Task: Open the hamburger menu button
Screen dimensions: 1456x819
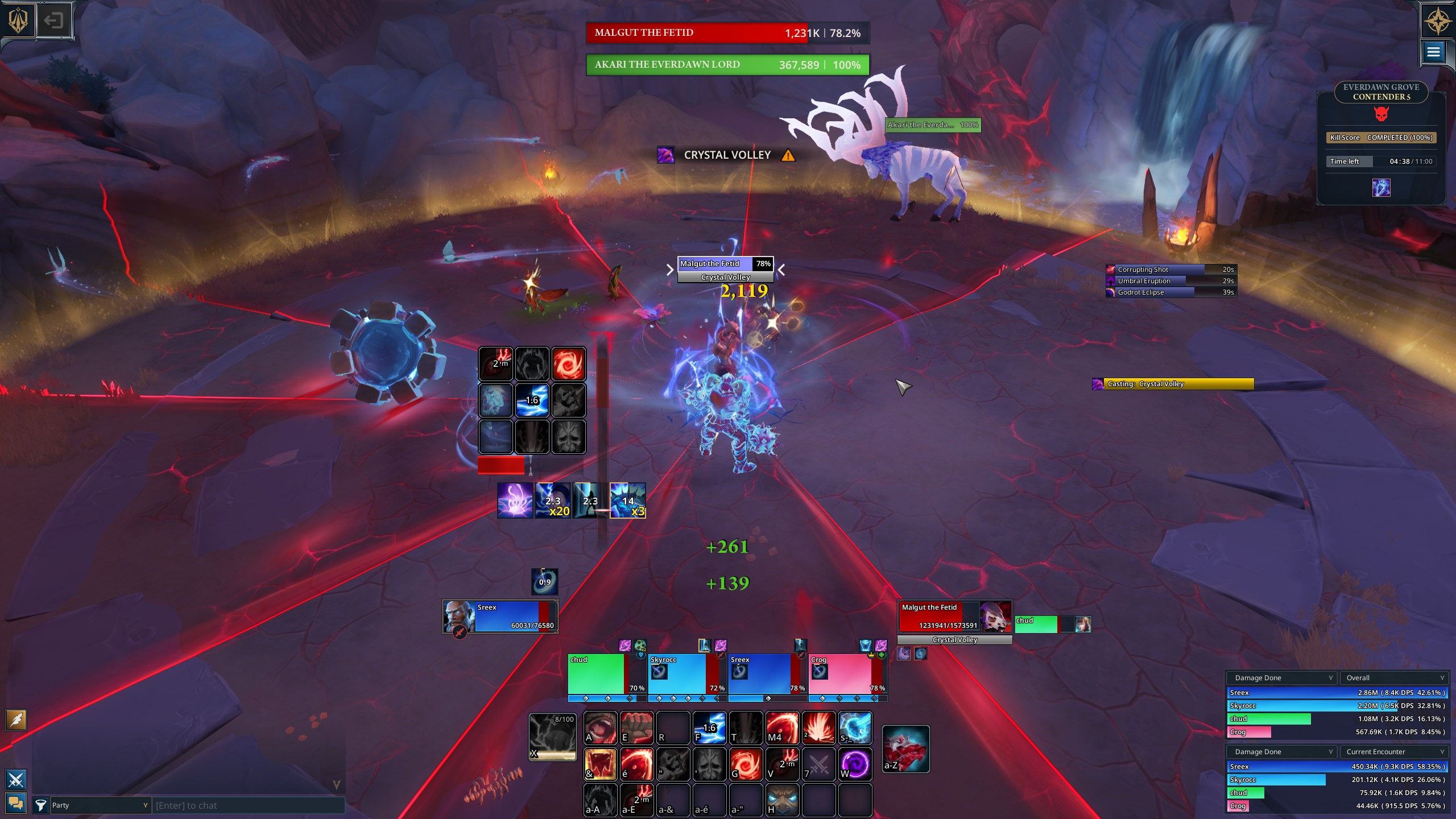Action: pyautogui.click(x=1433, y=52)
